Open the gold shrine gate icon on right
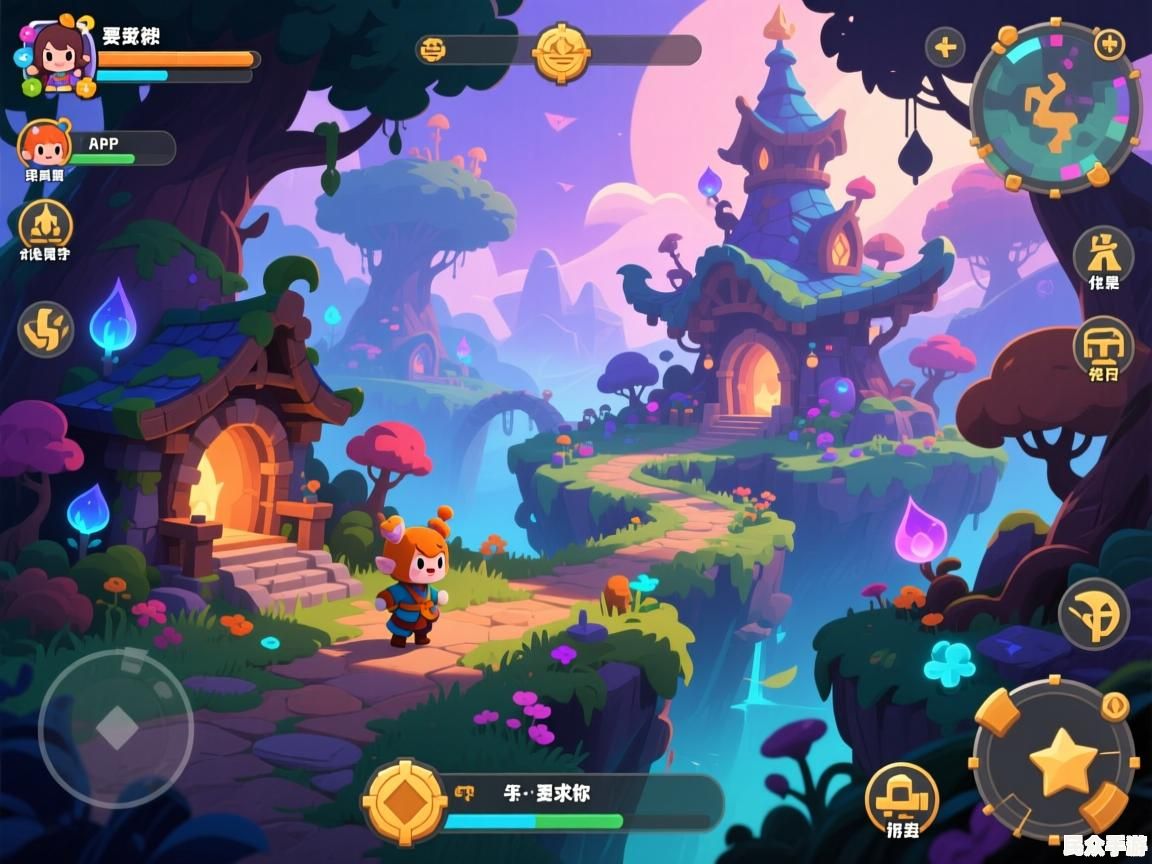The image size is (1152, 864). (x=1103, y=347)
